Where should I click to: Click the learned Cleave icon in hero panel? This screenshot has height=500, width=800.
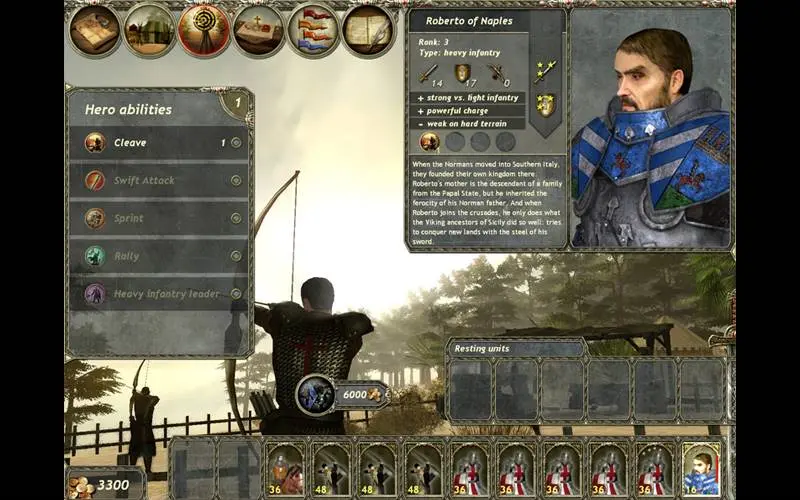click(429, 141)
